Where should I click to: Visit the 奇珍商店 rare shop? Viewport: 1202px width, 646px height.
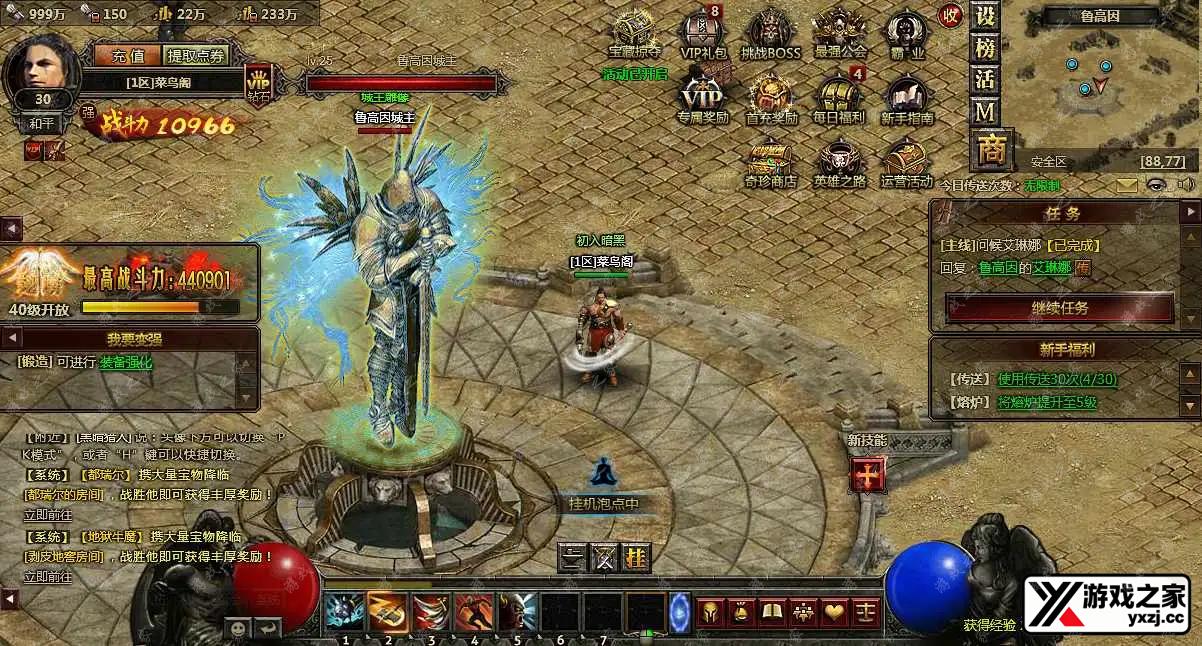[x=770, y=161]
